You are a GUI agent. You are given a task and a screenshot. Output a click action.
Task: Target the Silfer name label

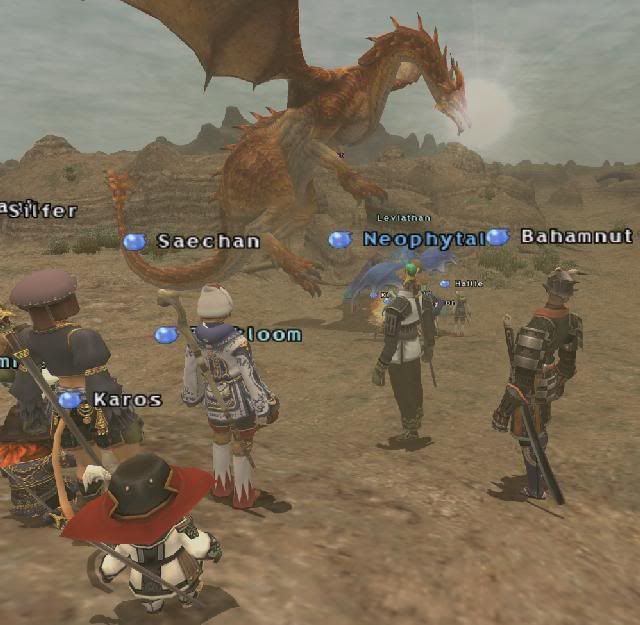pos(42,211)
